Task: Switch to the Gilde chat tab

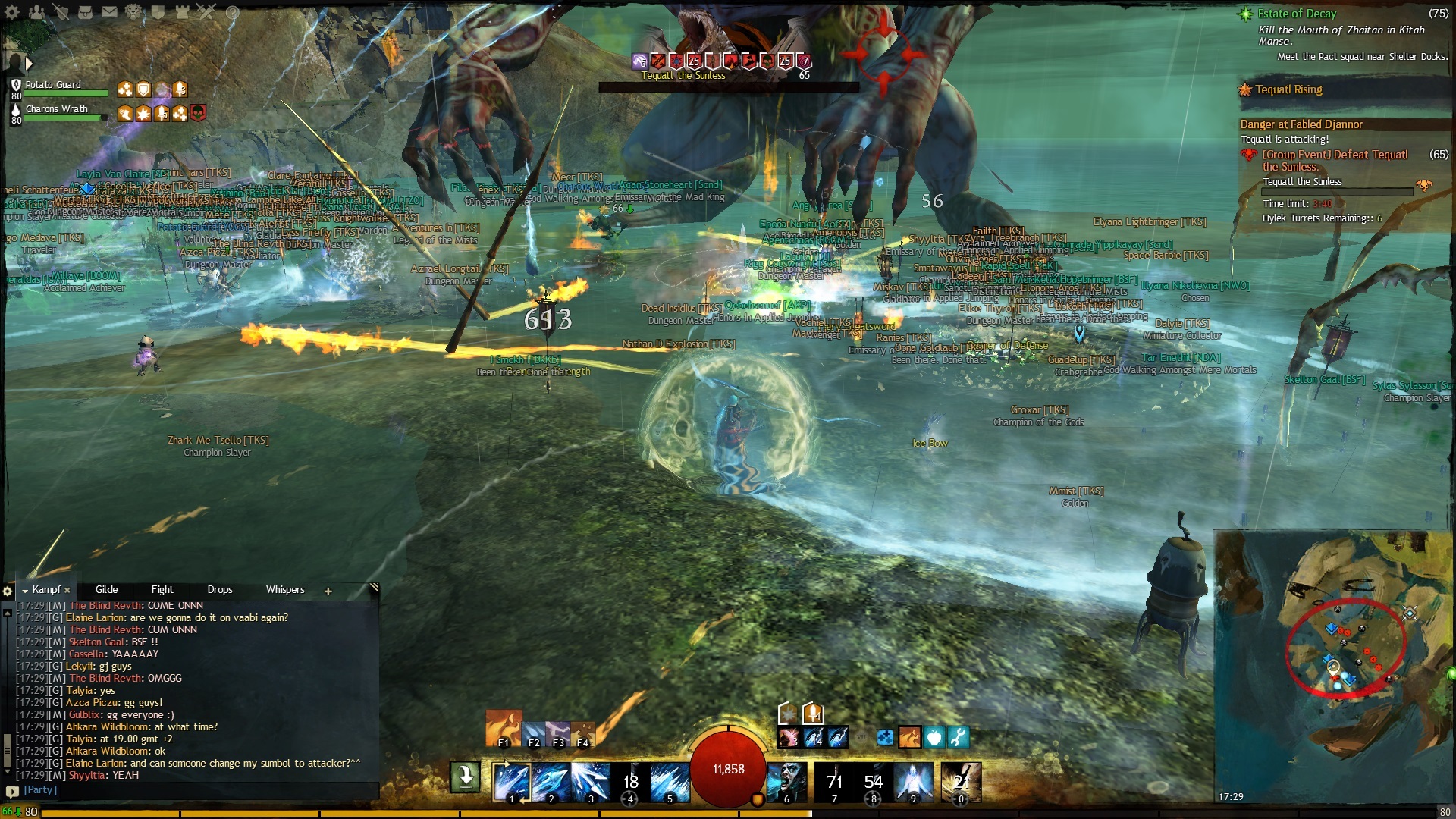Action: click(x=106, y=590)
